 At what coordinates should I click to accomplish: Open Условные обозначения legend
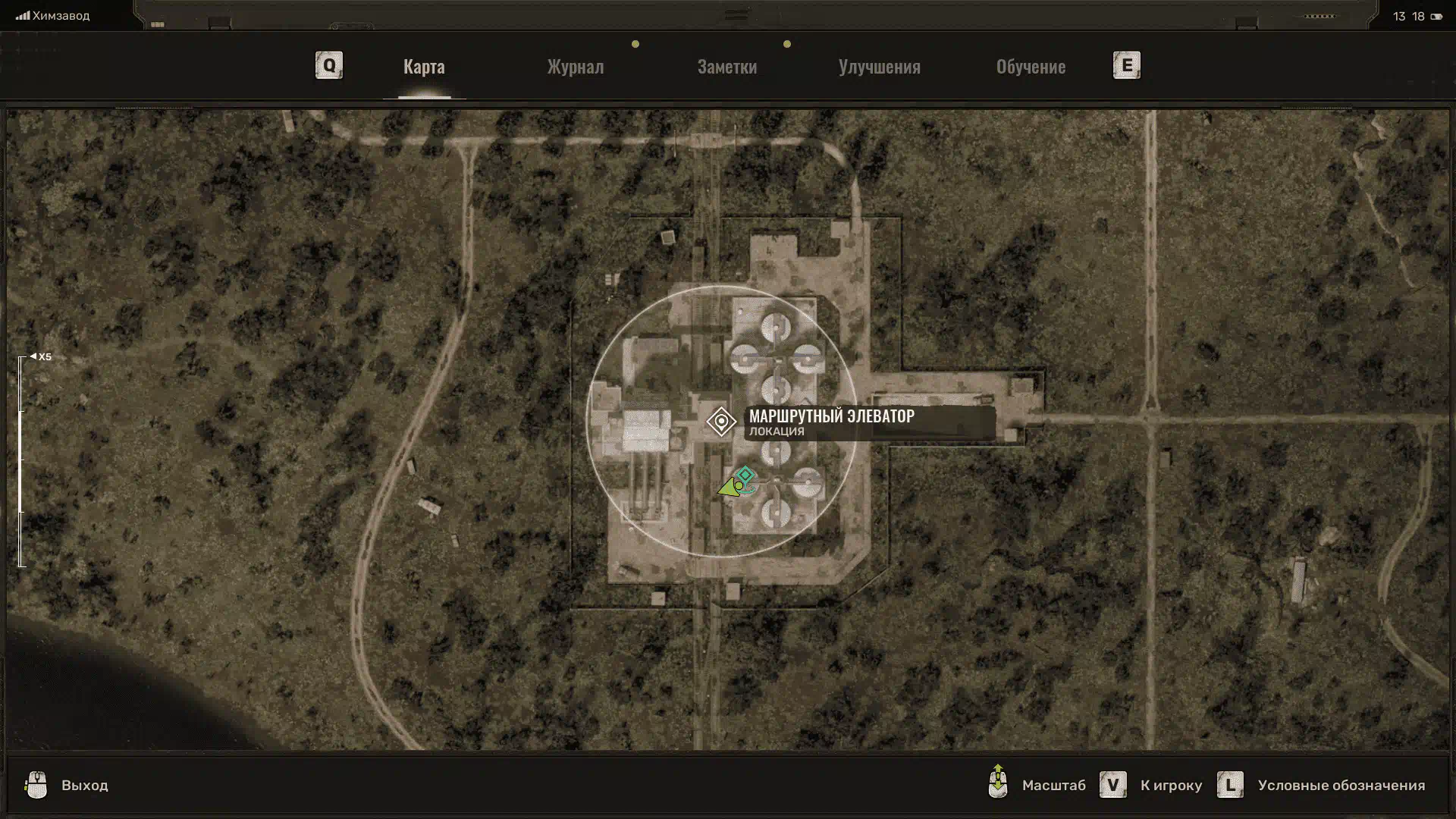pos(1341,786)
